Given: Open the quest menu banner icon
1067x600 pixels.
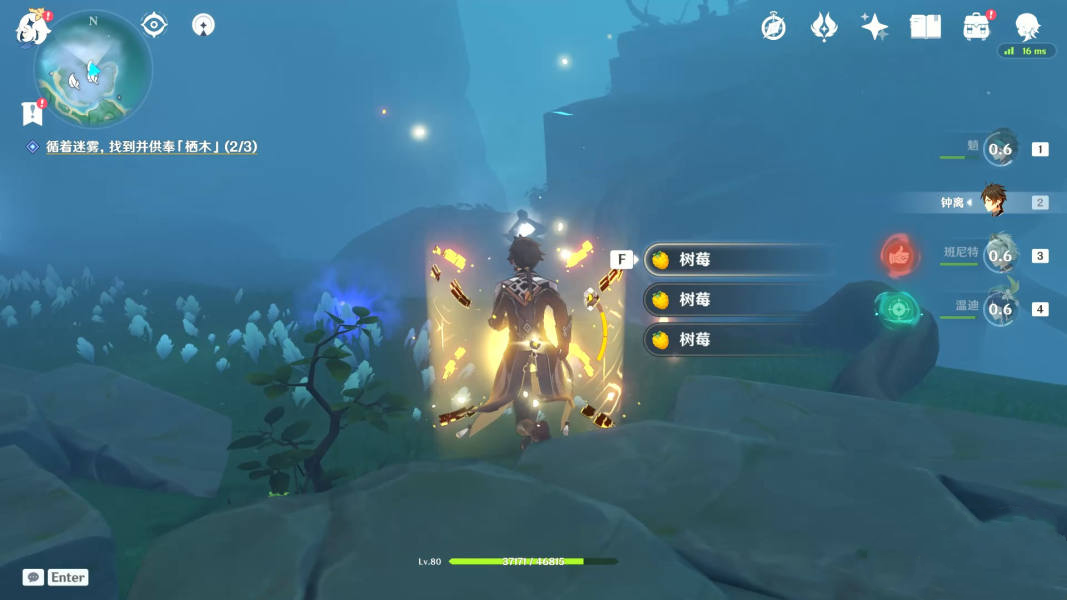Looking at the screenshot, I should click(x=32, y=113).
